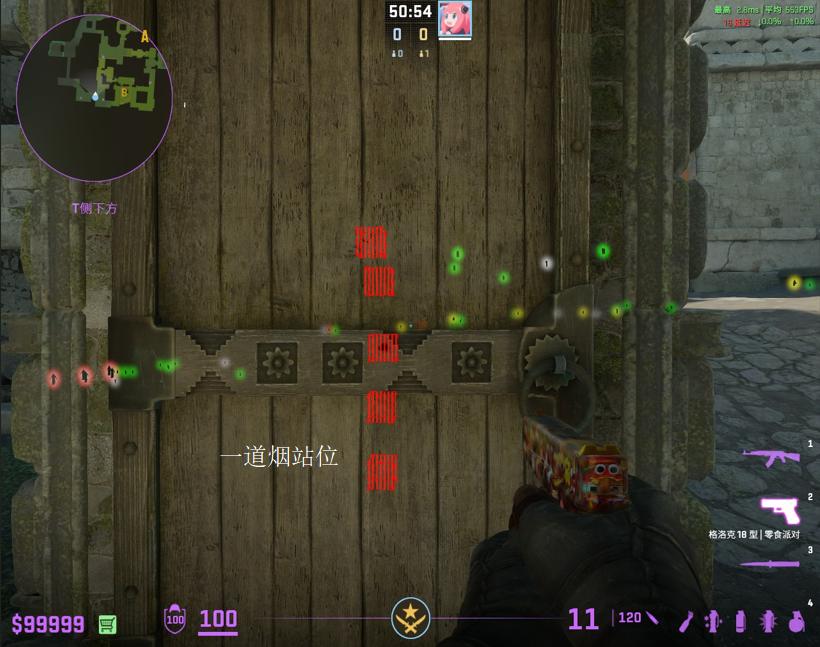
Task: Switch to the knife slot
Action: [x=769, y=564]
